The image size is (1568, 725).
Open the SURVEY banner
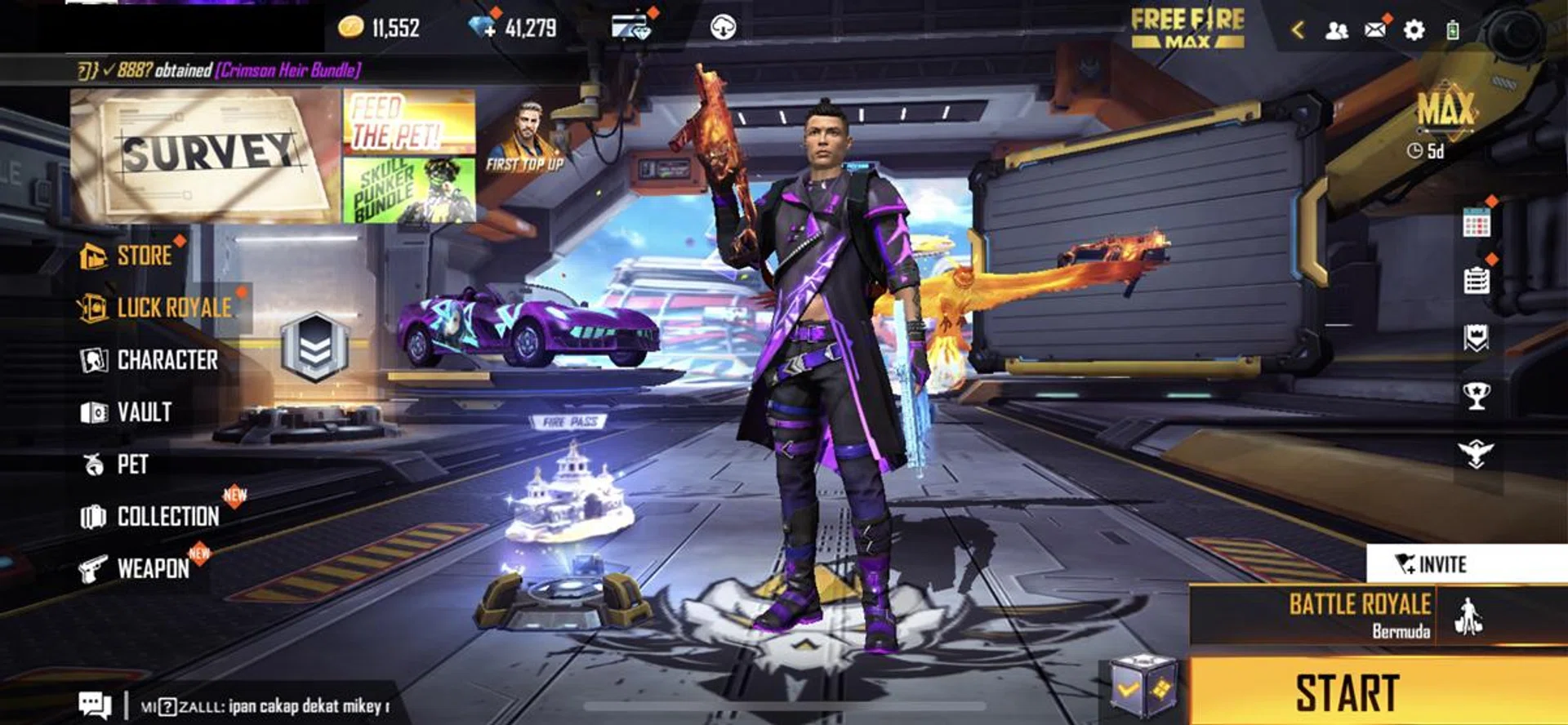coord(204,153)
